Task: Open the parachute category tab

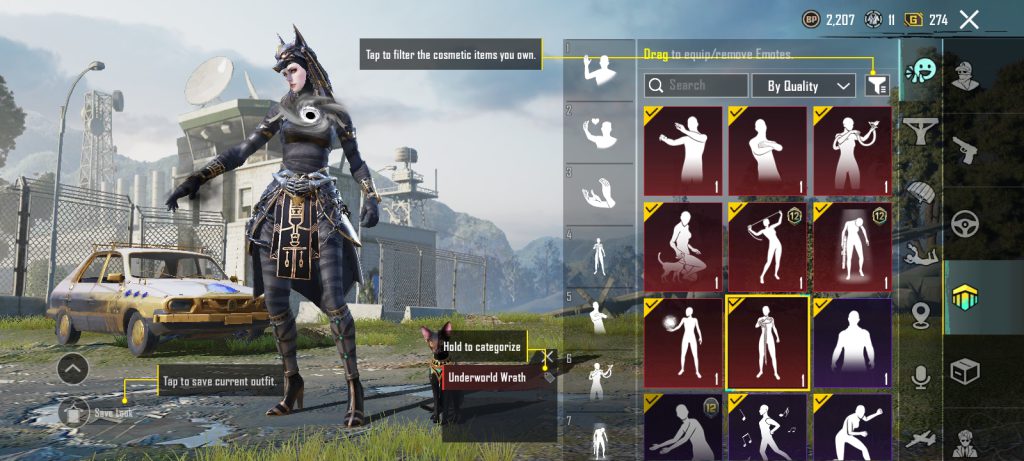Action: 920,191
